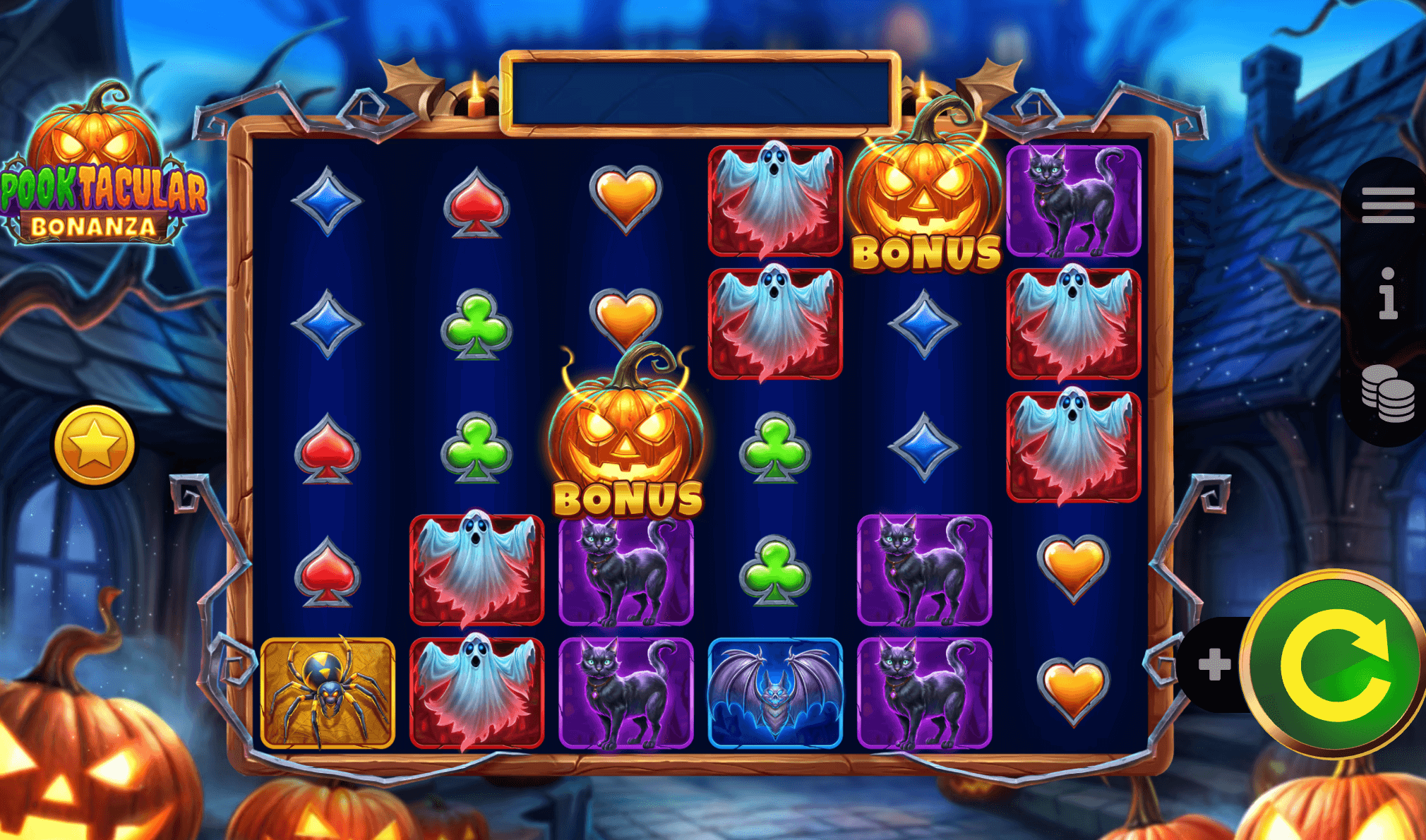Select the blue diamond symbol

coord(328,200)
